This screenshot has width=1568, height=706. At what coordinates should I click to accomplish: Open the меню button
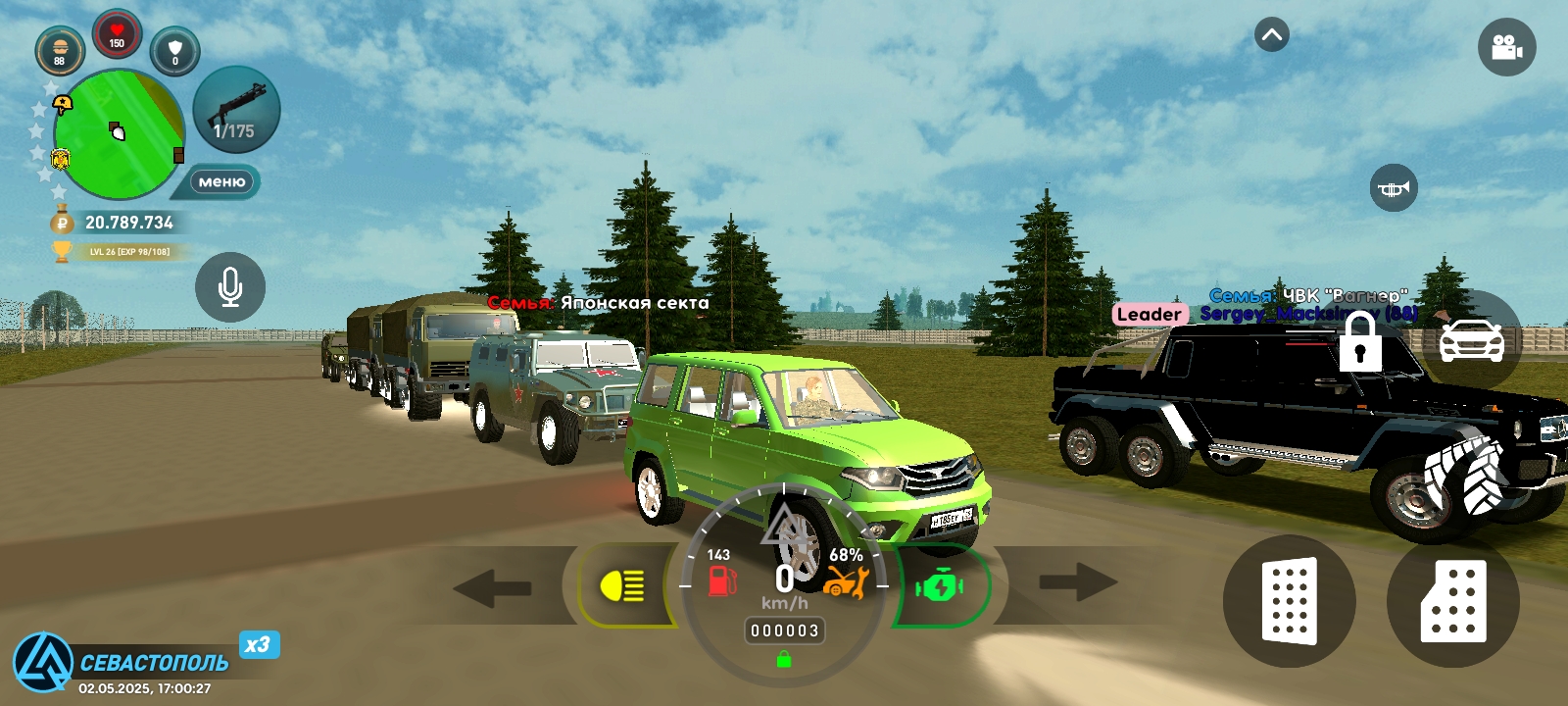[223, 181]
